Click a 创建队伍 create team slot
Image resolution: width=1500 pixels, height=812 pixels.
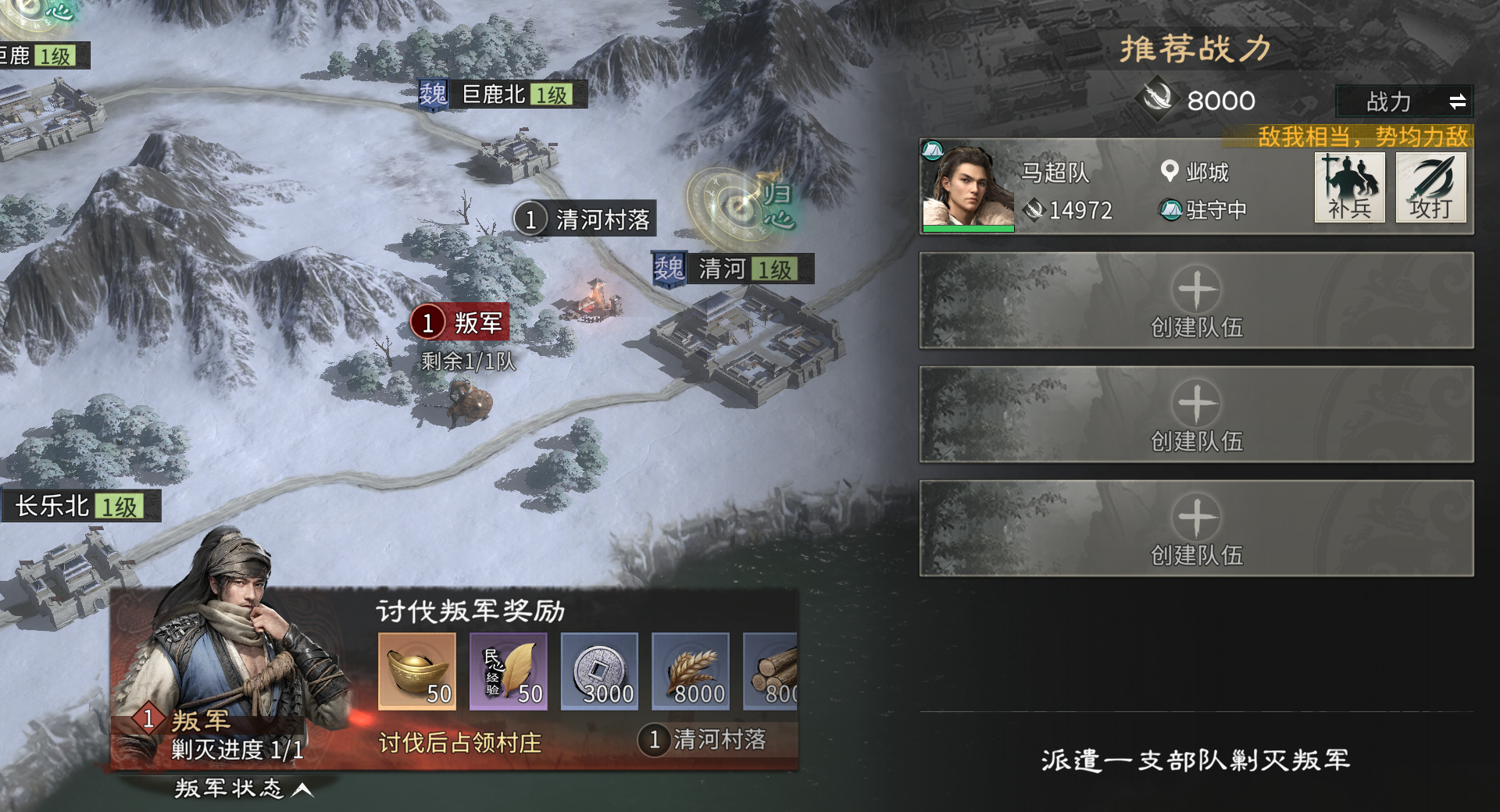pos(1197,301)
